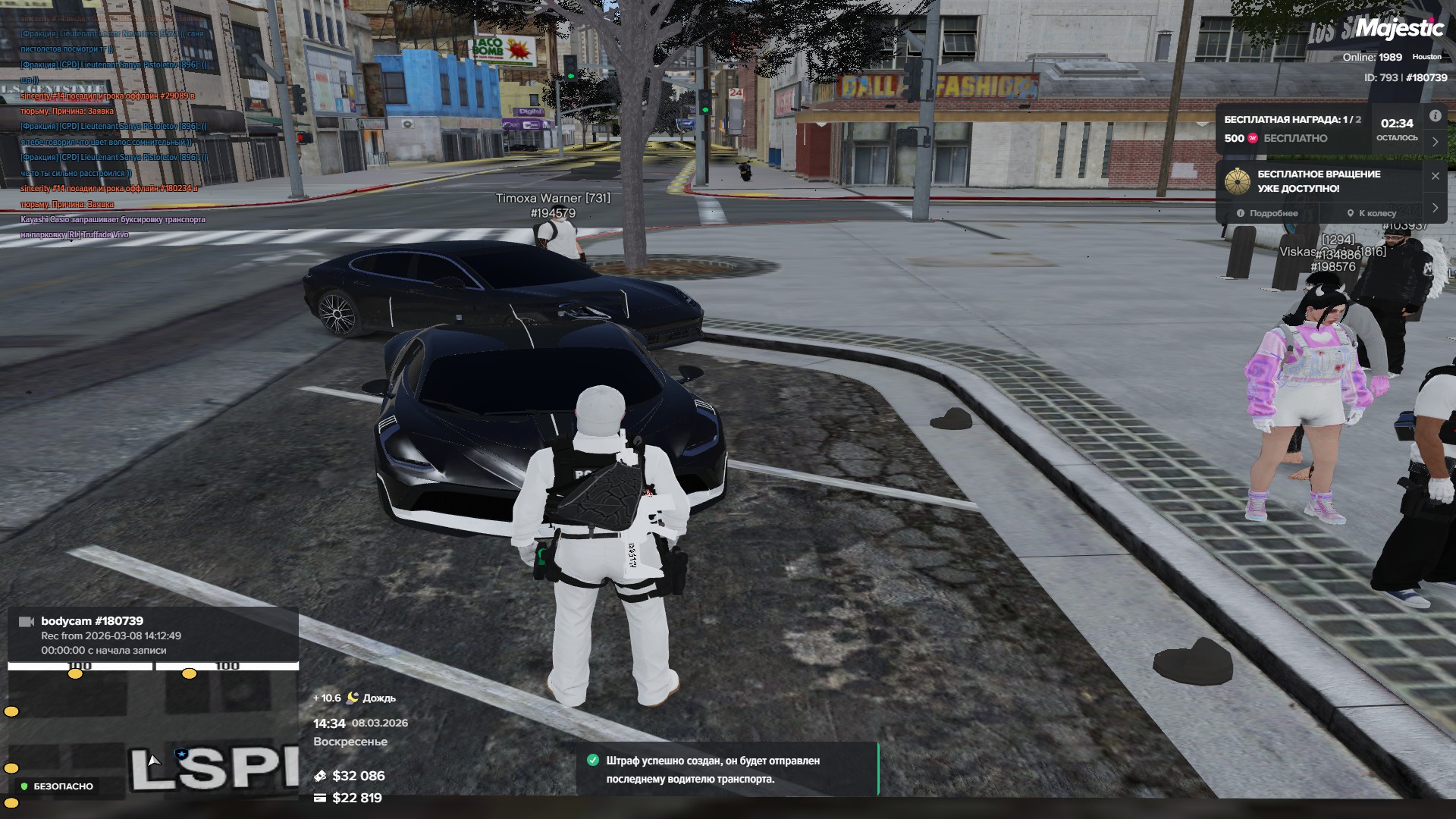1456x819 pixels.
Task: Click the Majestic server logo
Action: point(1399,29)
